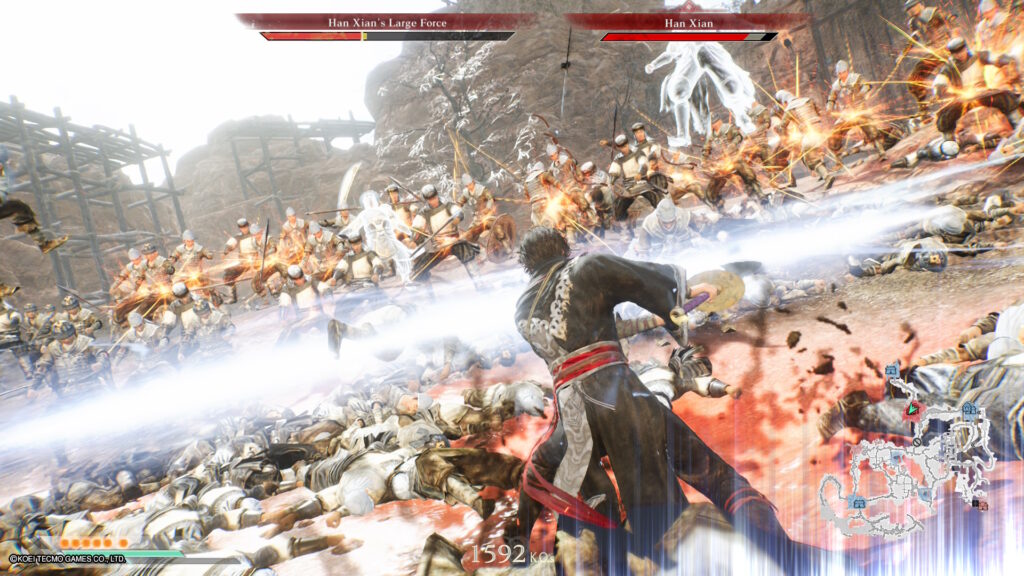Select the green player arrow on the minimap

pos(912,408)
